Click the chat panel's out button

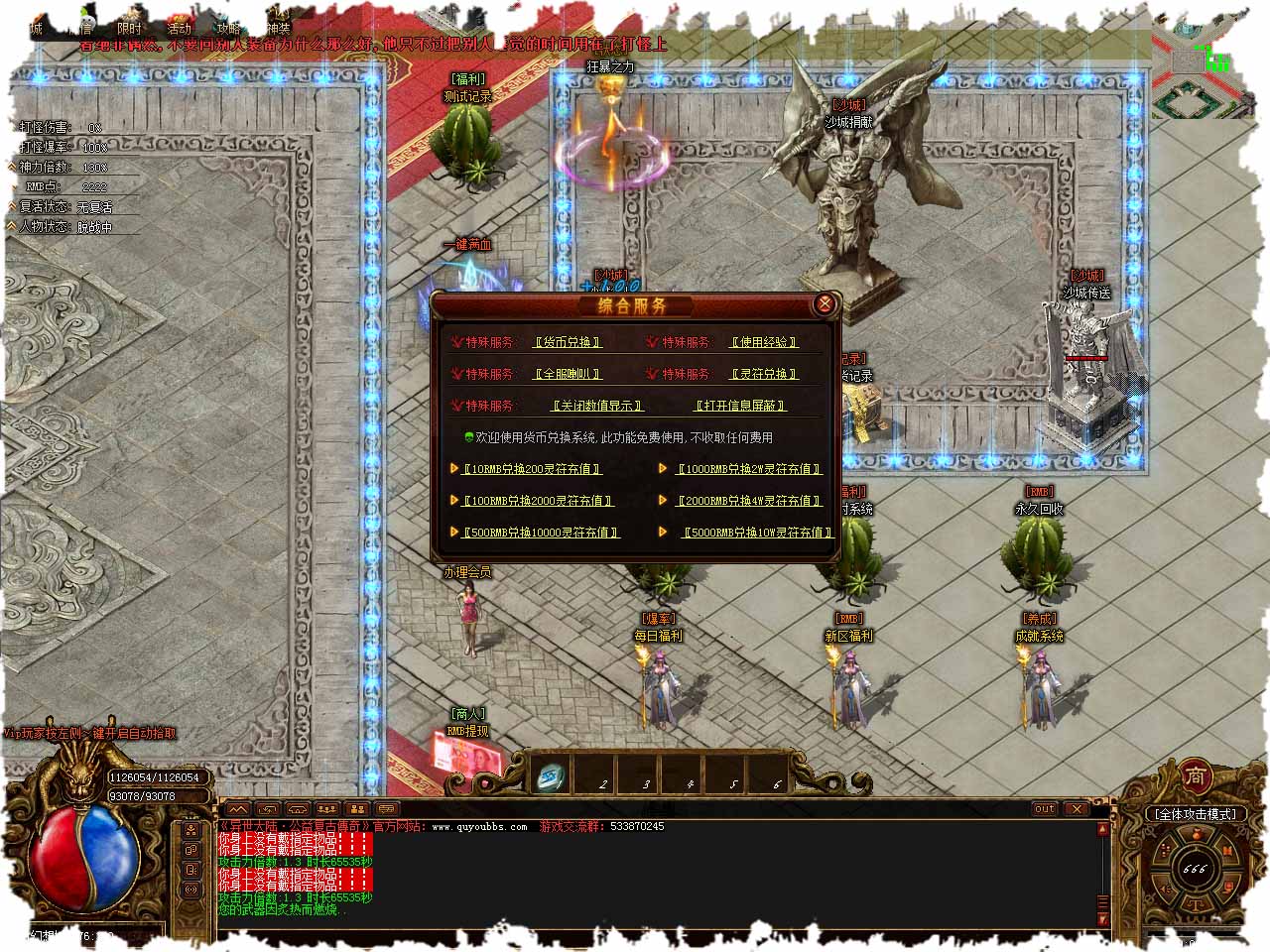point(1045,809)
